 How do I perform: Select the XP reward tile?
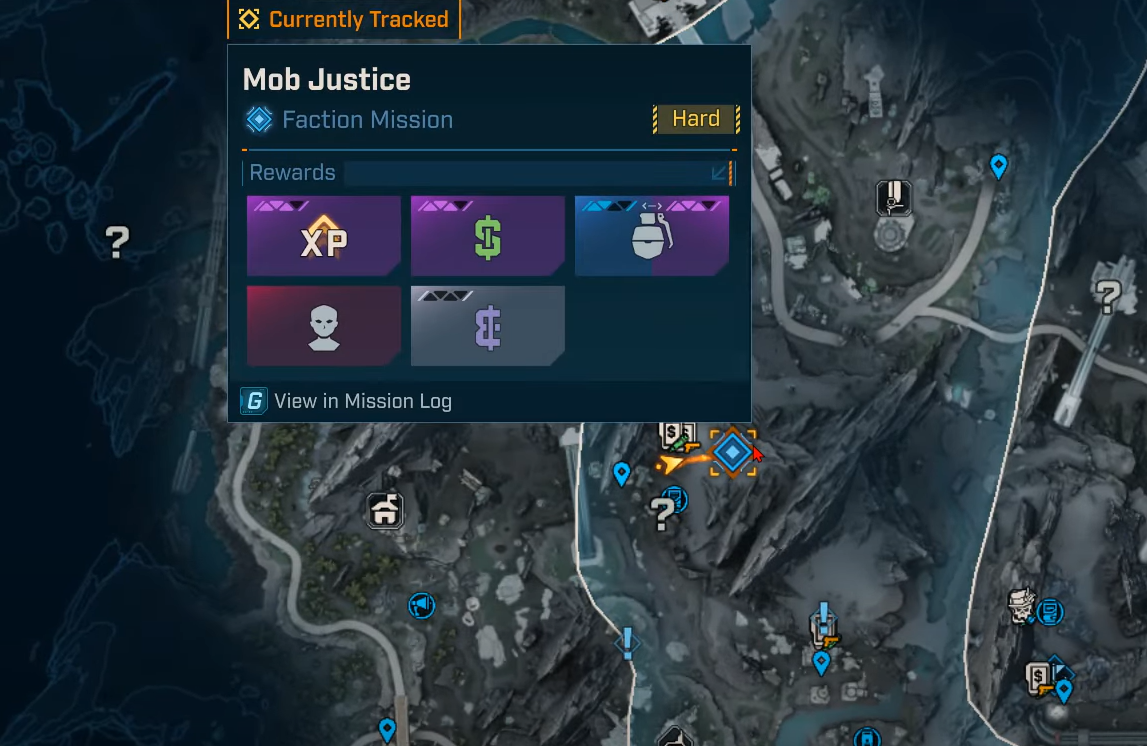(x=323, y=236)
